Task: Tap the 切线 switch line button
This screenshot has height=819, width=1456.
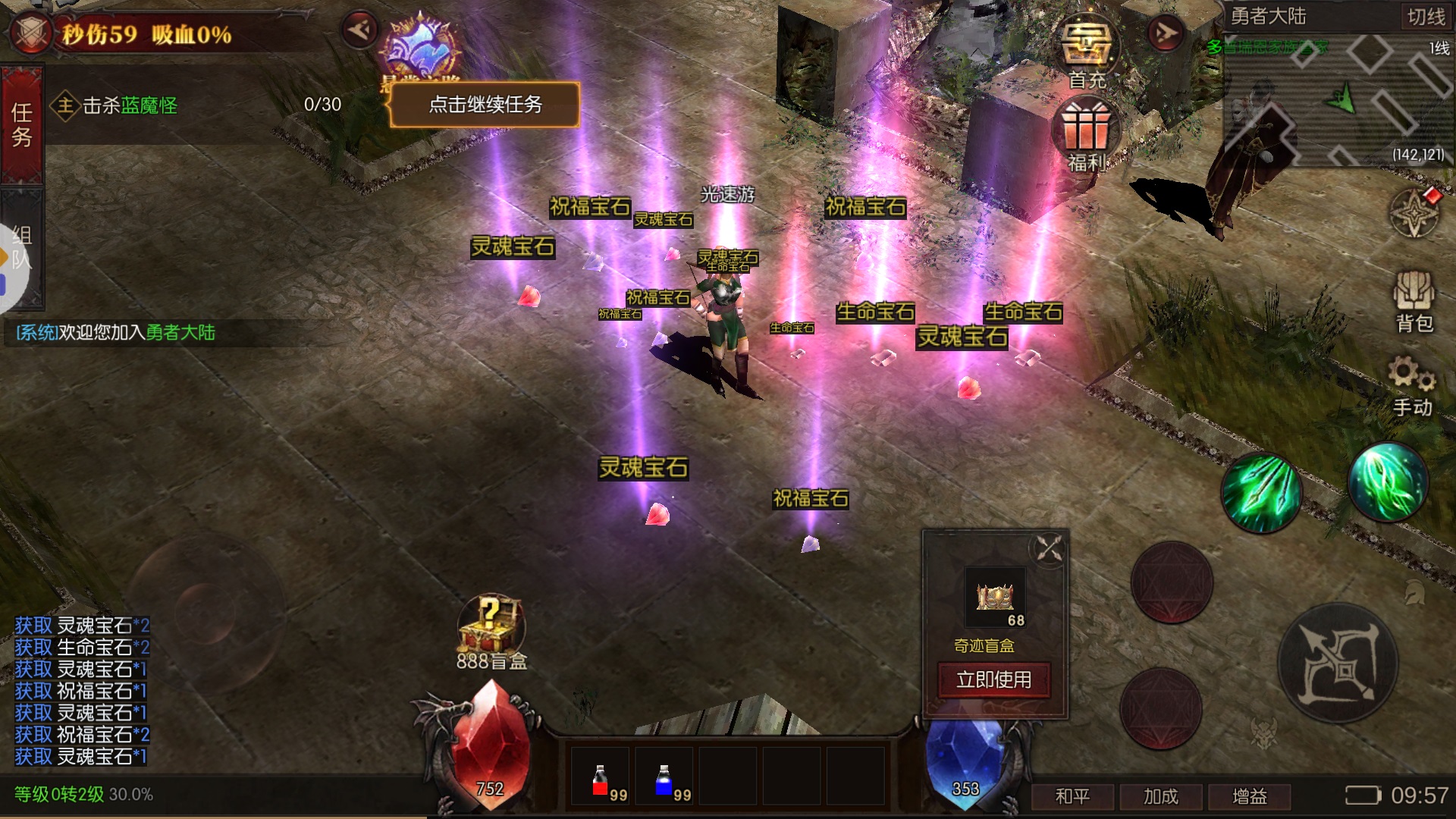Action: pyautogui.click(x=1426, y=17)
